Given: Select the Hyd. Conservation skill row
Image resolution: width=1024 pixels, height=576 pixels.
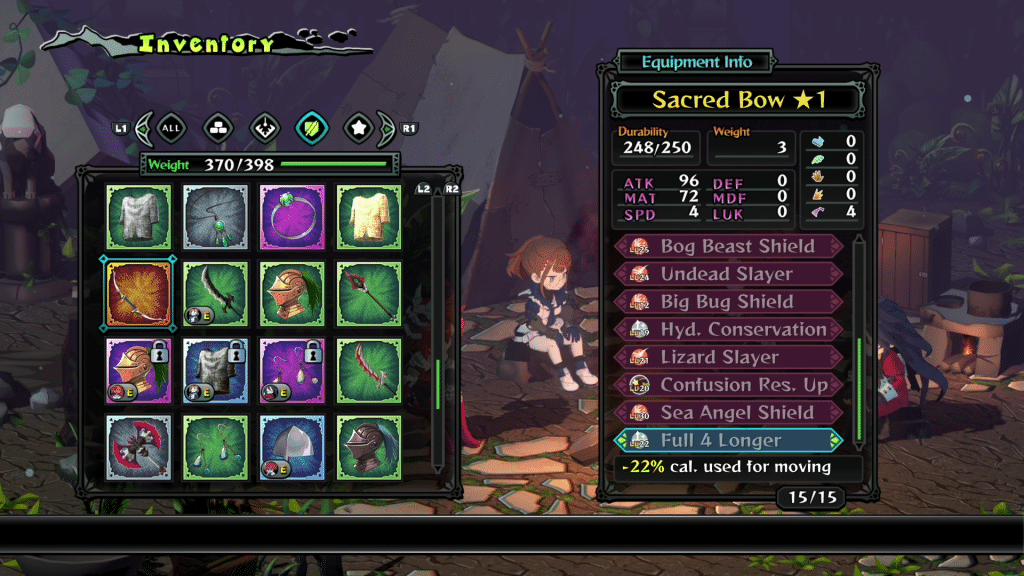Looking at the screenshot, I should pos(730,329).
